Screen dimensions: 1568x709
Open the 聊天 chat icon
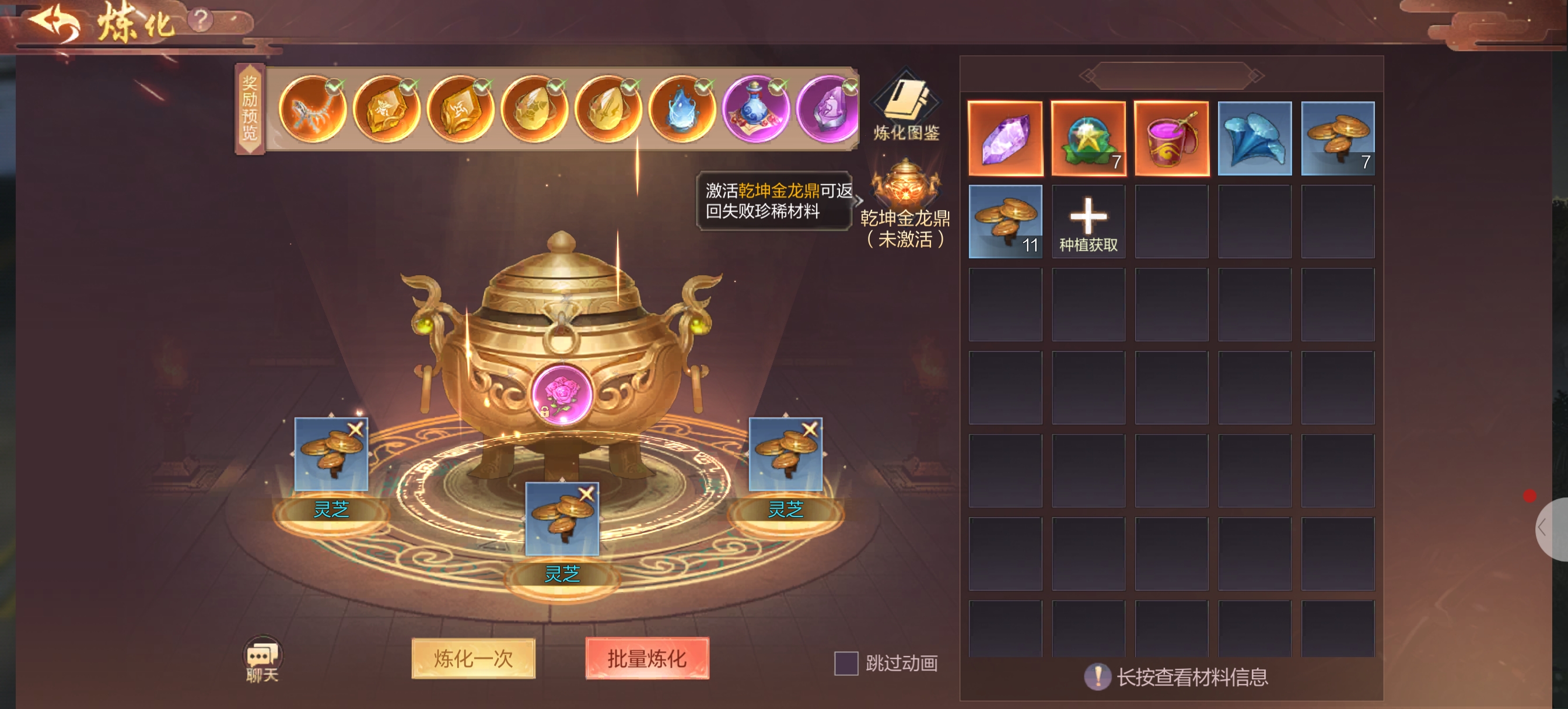pos(262,659)
